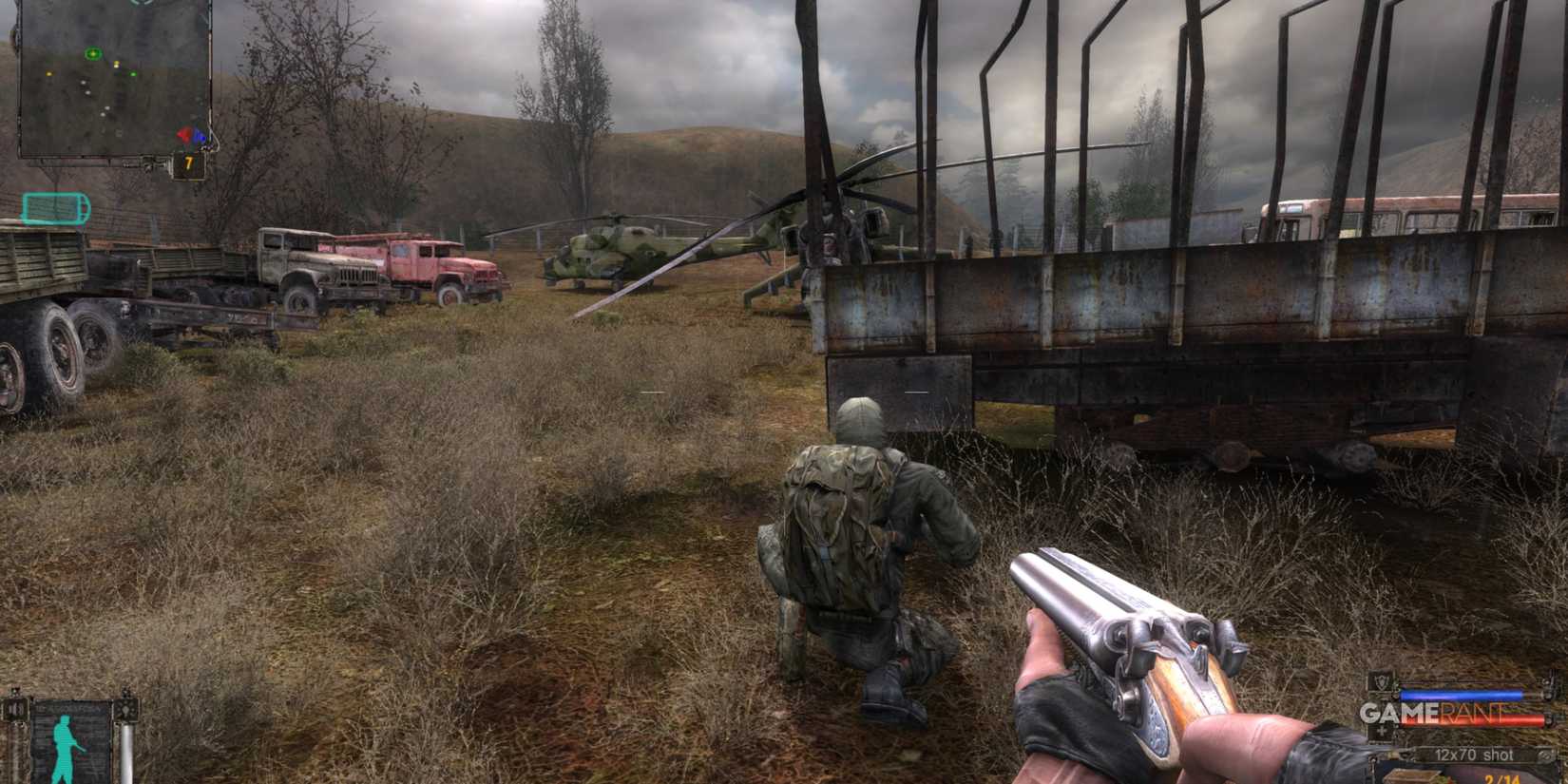1568x784 pixels.
Task: Click the green objective marker on the minimap
Action: (92, 53)
